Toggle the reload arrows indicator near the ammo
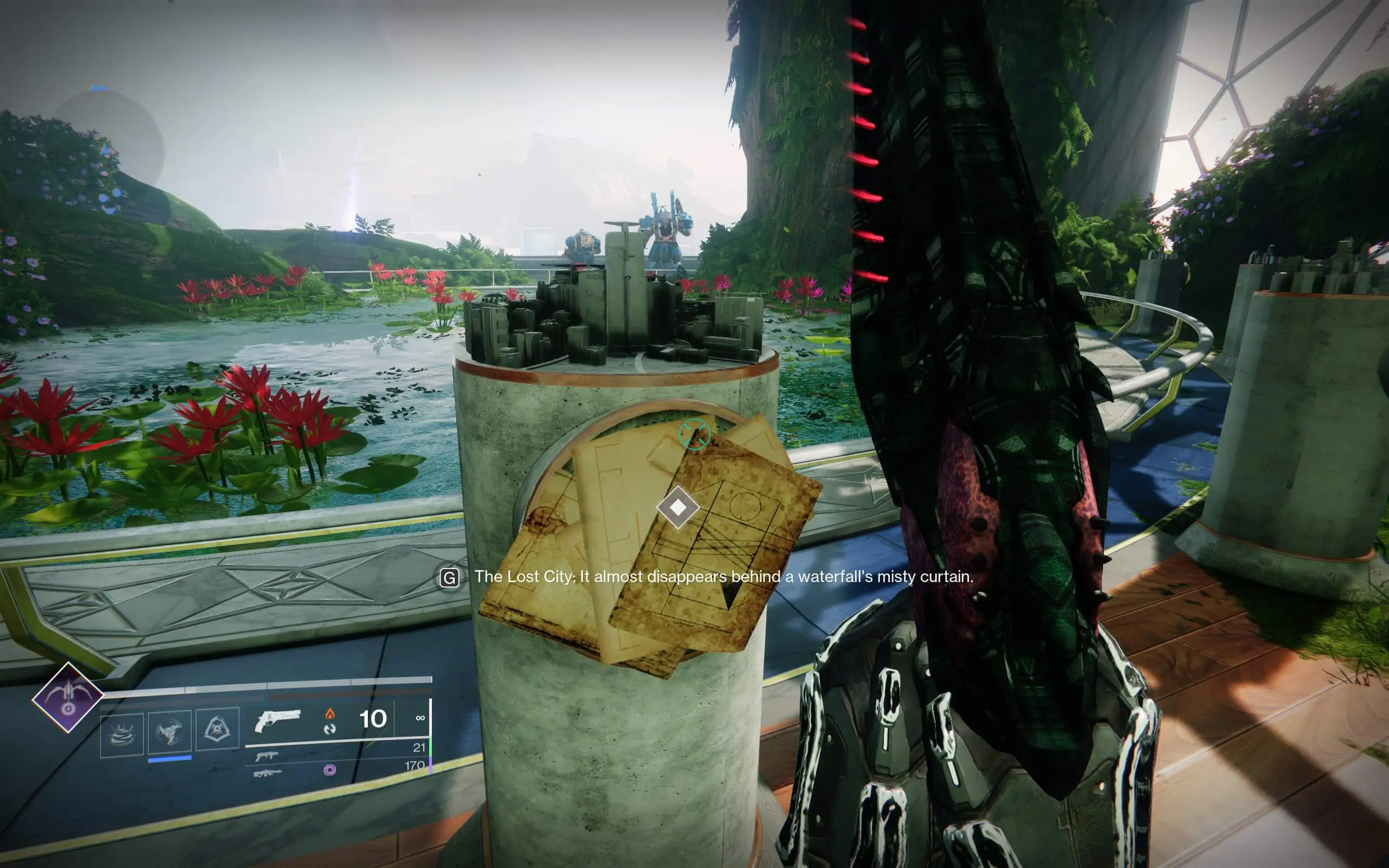The height and width of the screenshot is (868, 1389). point(331,730)
